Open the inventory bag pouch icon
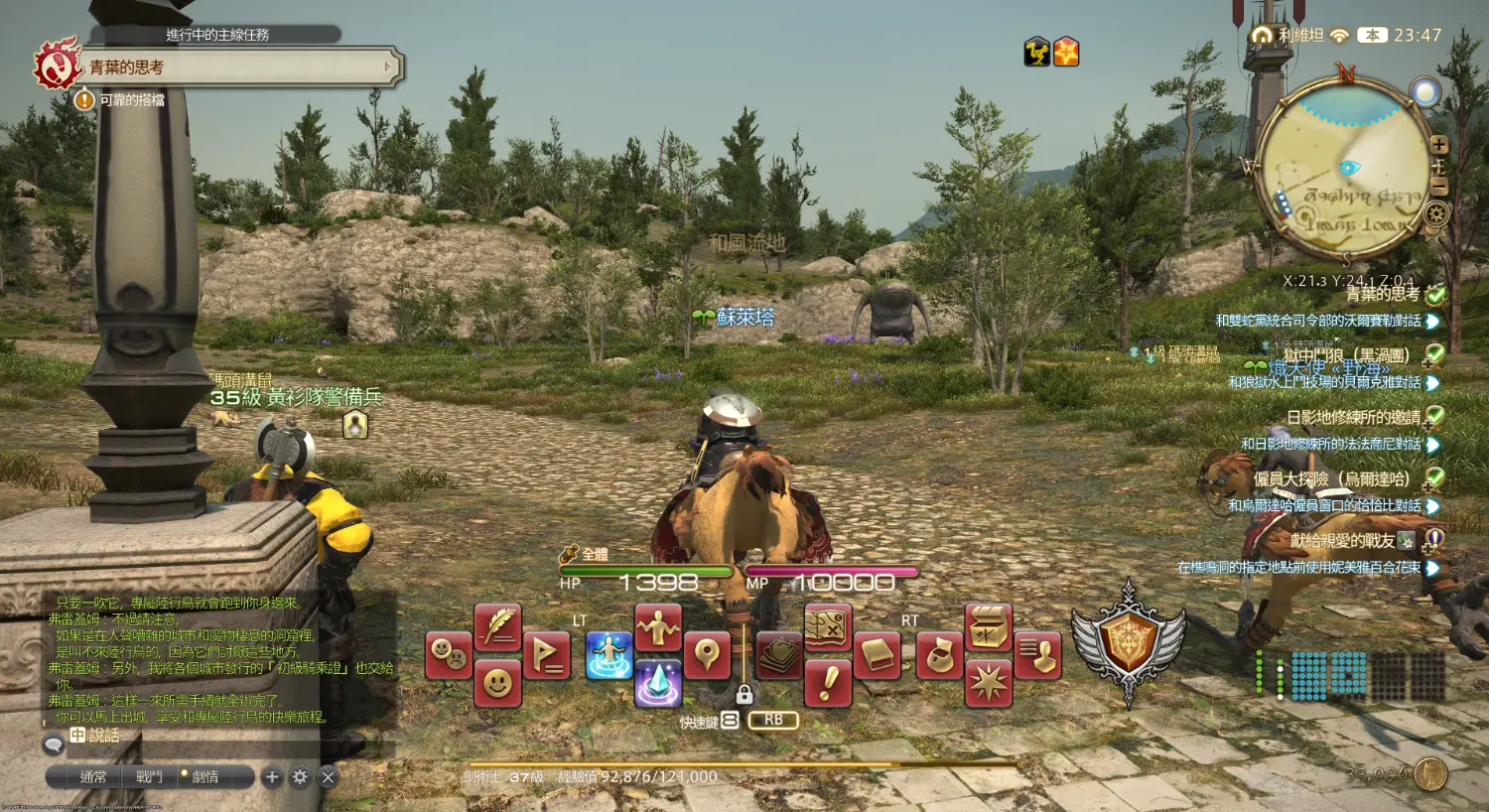 click(x=939, y=656)
